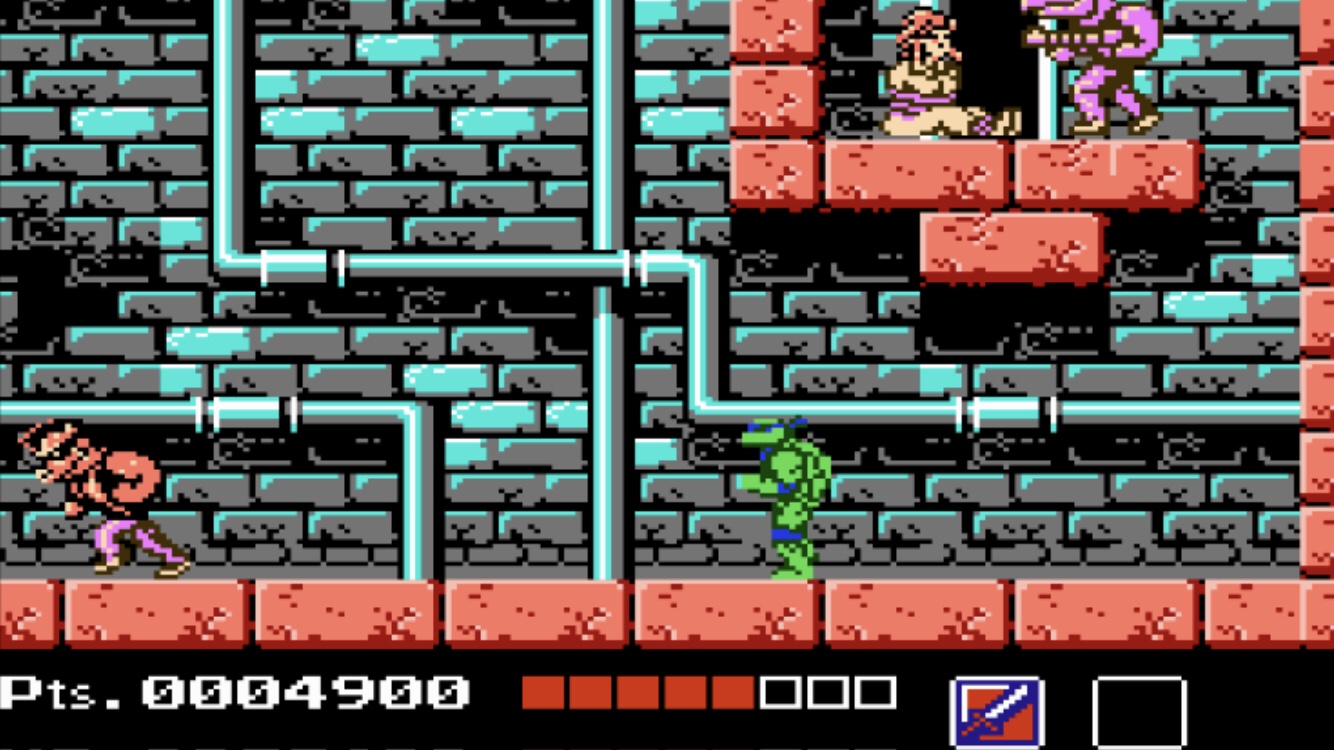The image size is (1334, 750).
Task: Click the empty sub-weapon slot
Action: click(1139, 712)
